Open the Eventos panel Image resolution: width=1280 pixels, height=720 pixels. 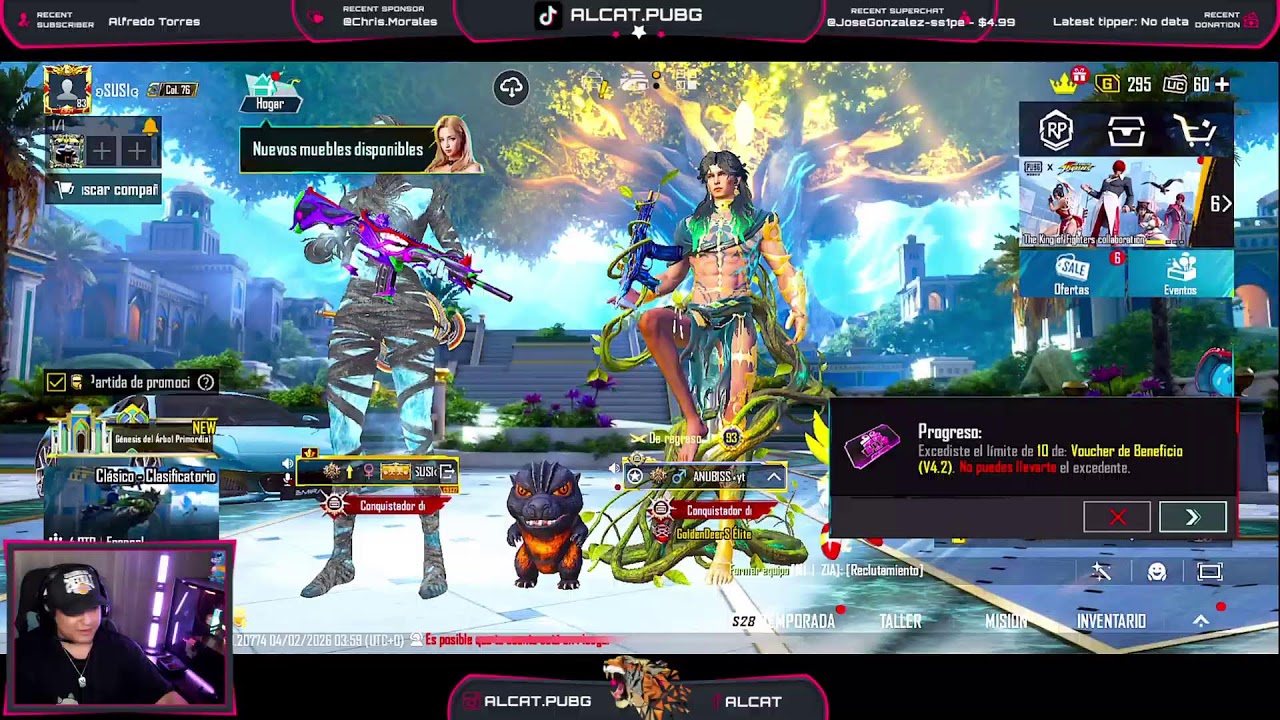(1180, 274)
